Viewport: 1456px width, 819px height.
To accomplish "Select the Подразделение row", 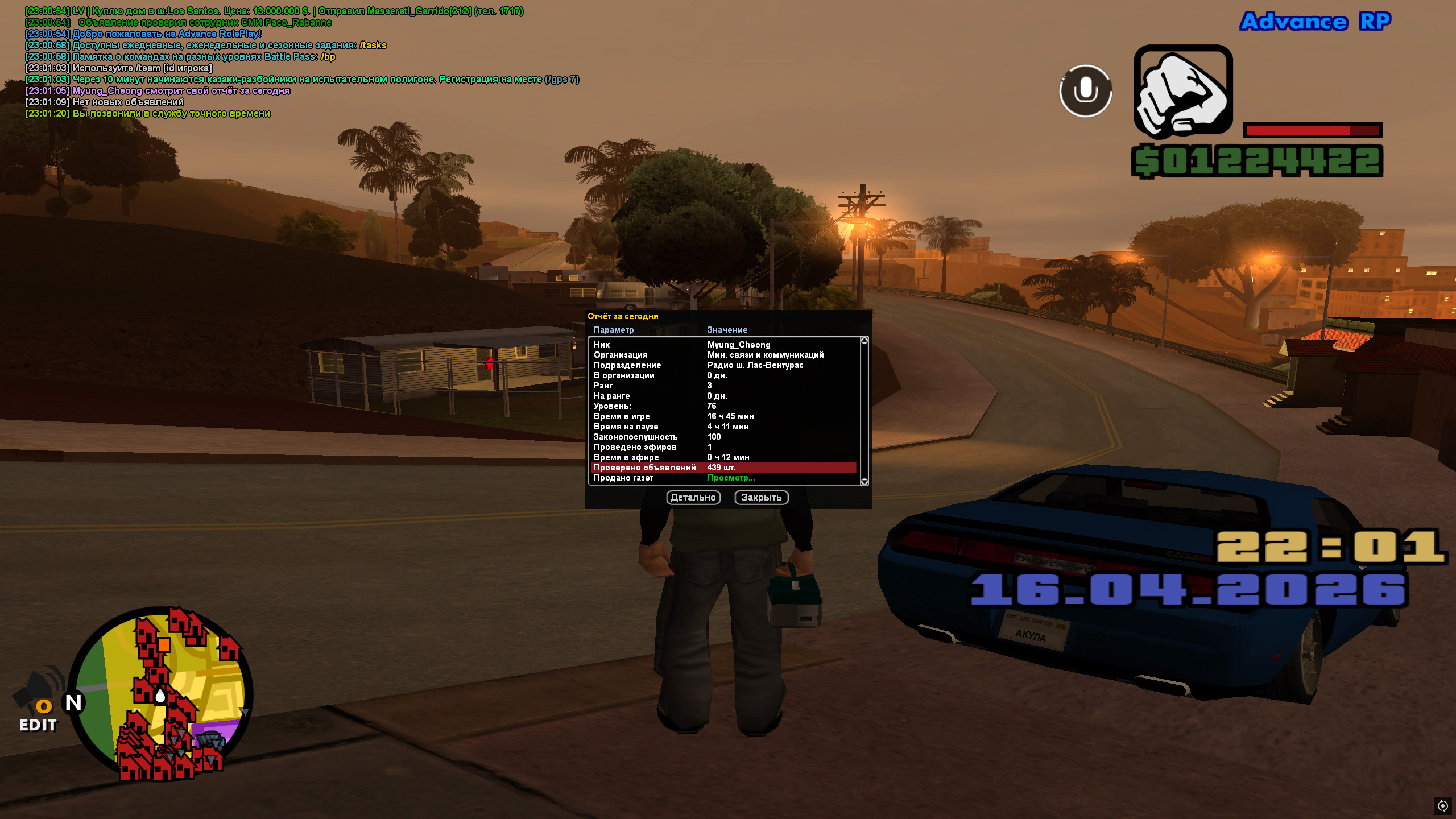I will point(723,365).
